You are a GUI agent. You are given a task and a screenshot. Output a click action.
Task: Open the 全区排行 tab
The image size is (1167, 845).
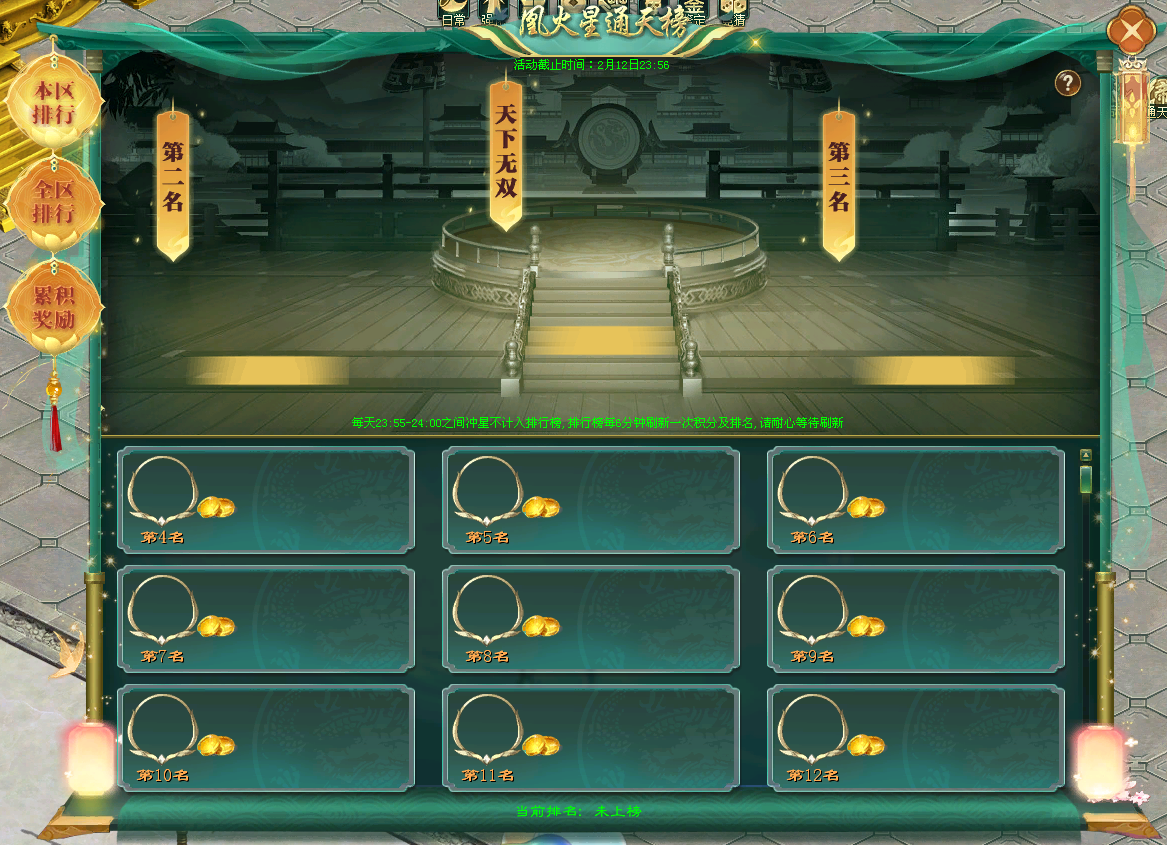[x=54, y=202]
